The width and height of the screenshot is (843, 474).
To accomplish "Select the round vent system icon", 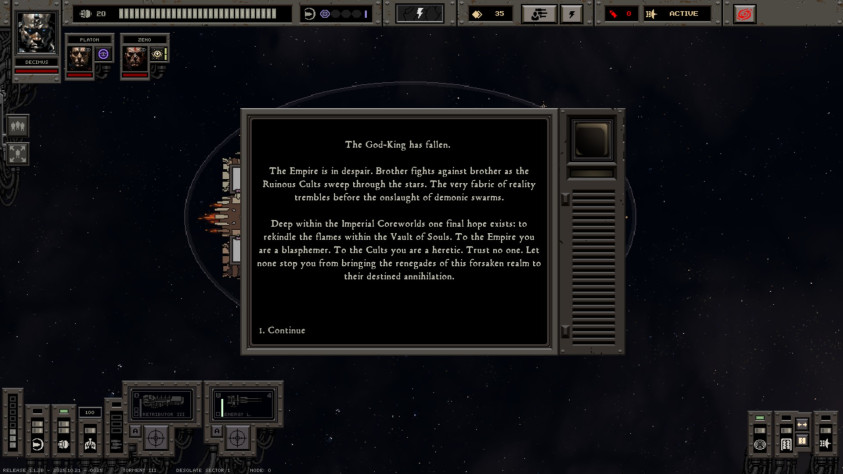I will coord(760,444).
